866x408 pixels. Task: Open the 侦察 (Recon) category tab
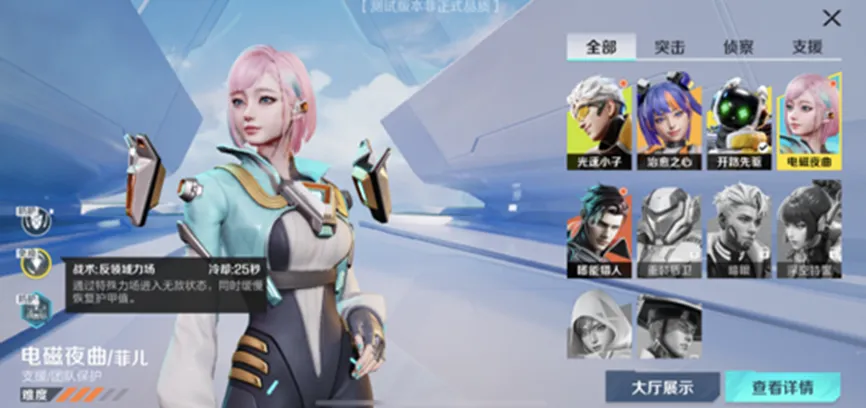[x=739, y=47]
